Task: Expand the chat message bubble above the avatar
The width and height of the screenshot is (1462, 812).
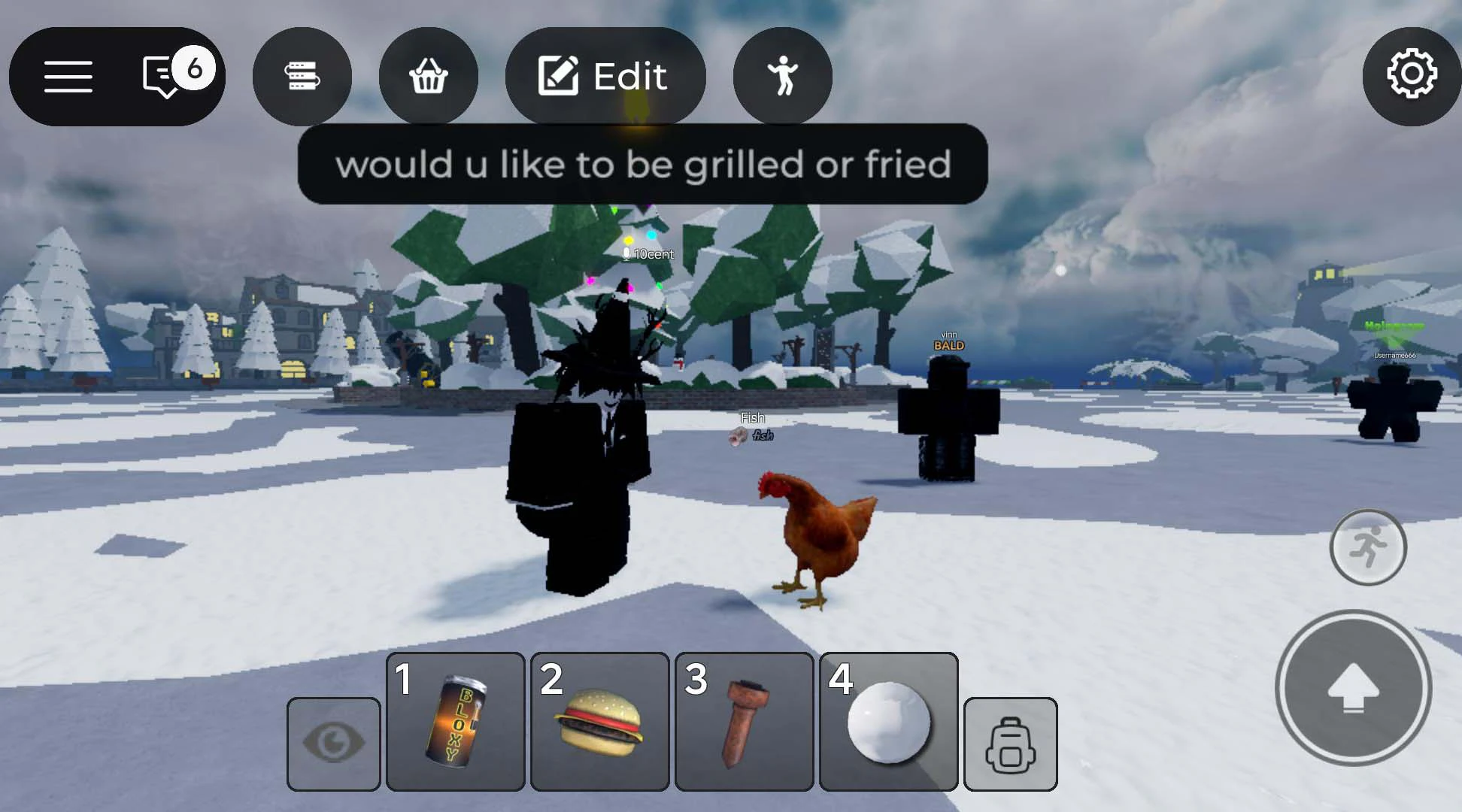Action: click(x=644, y=165)
